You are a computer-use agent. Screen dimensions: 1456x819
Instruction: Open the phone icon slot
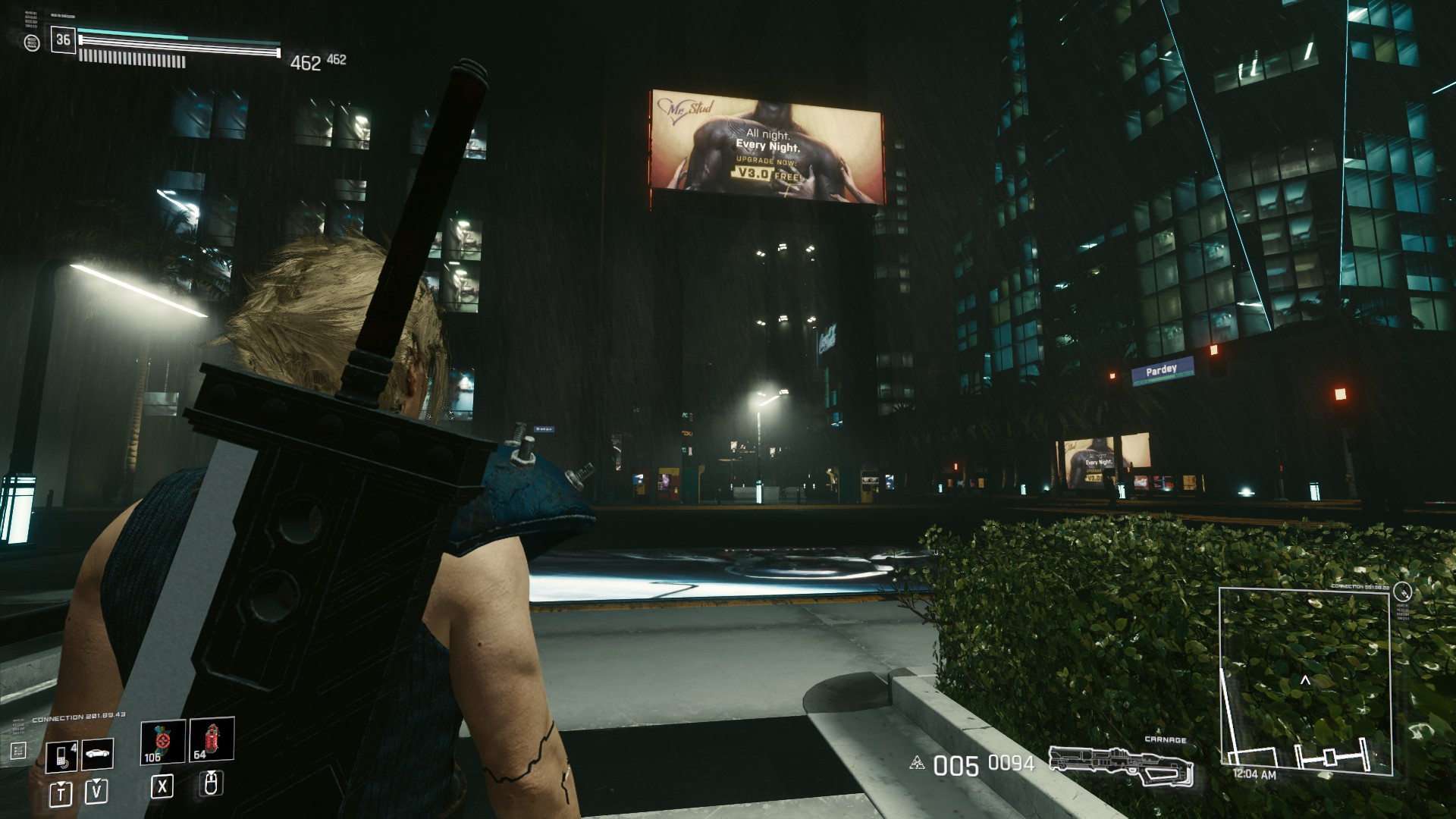click(61, 755)
